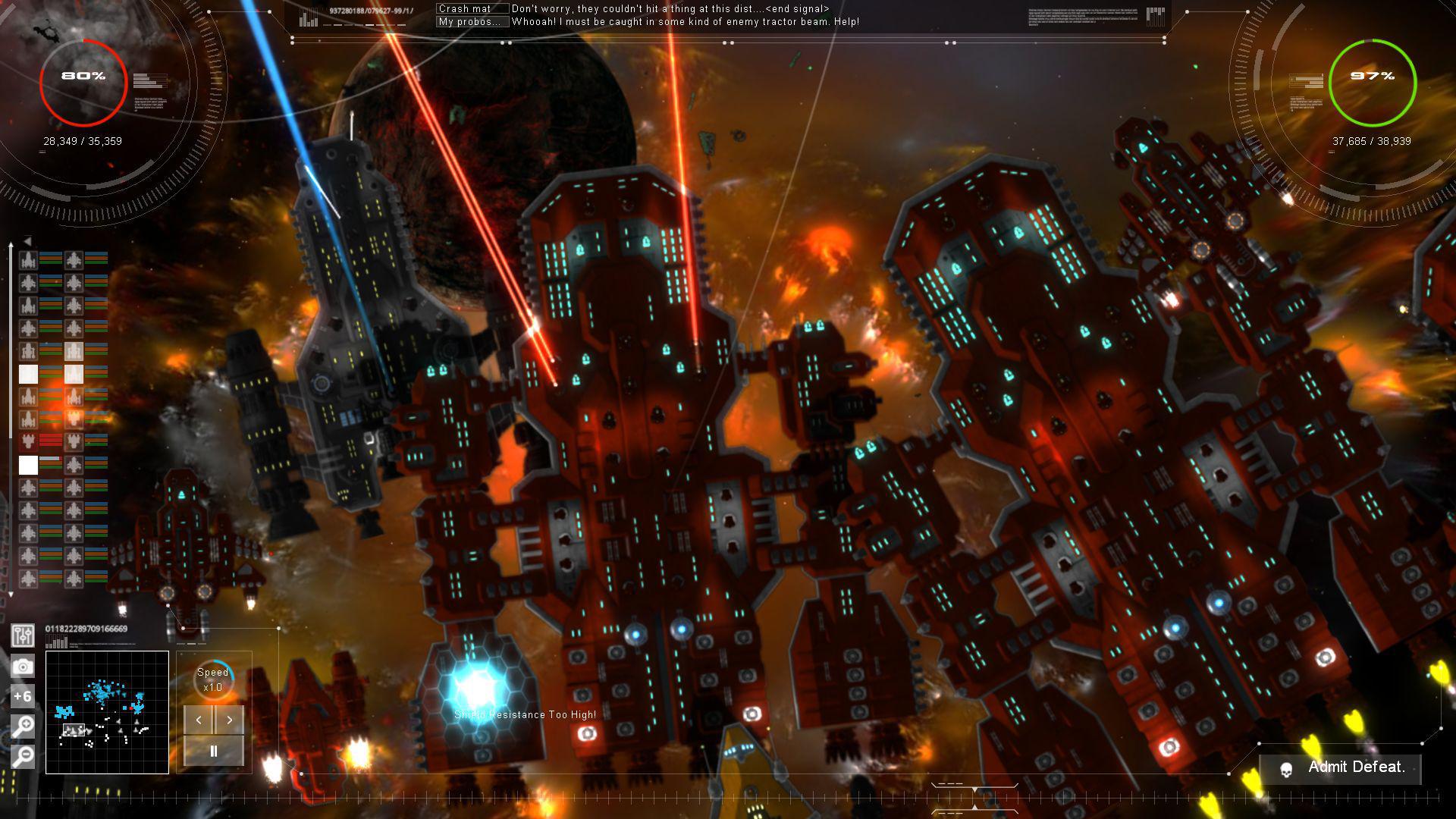Open the settings sliders panel icon

point(23,636)
